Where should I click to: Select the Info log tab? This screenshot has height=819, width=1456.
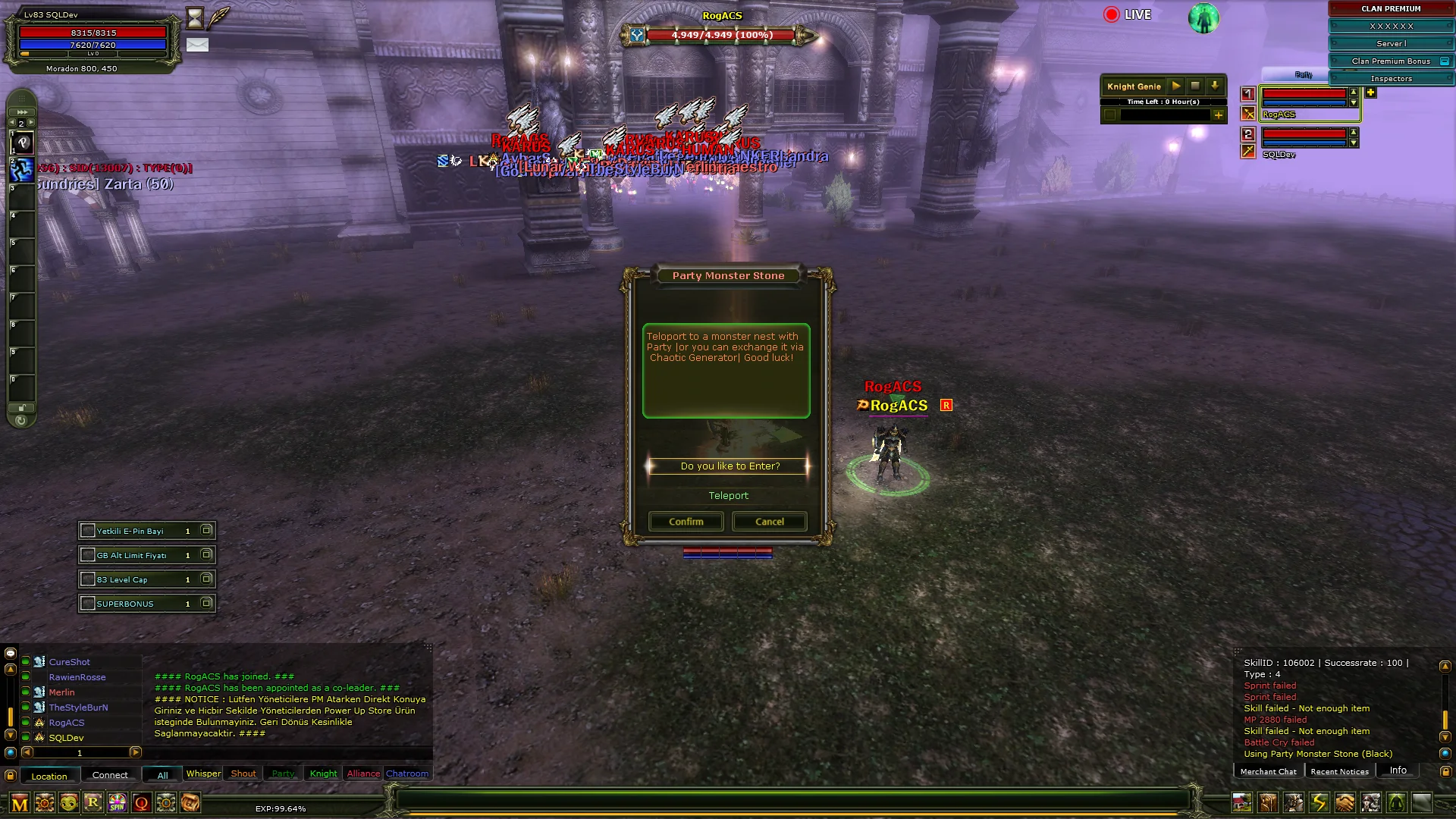tap(1398, 770)
